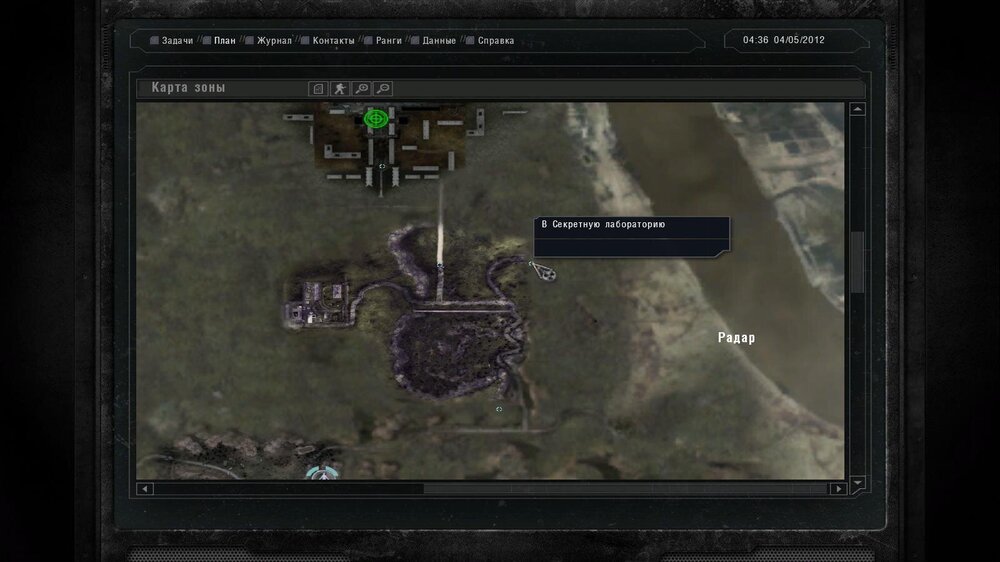Screen dimensions: 1000x562
Task: Open the Данные tab
Action: point(439,41)
